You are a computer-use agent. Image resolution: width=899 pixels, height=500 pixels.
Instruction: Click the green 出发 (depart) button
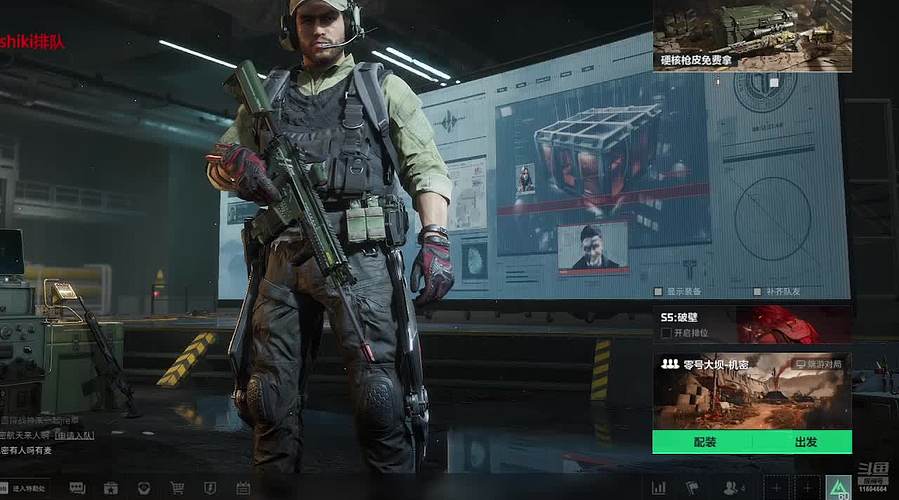point(805,442)
